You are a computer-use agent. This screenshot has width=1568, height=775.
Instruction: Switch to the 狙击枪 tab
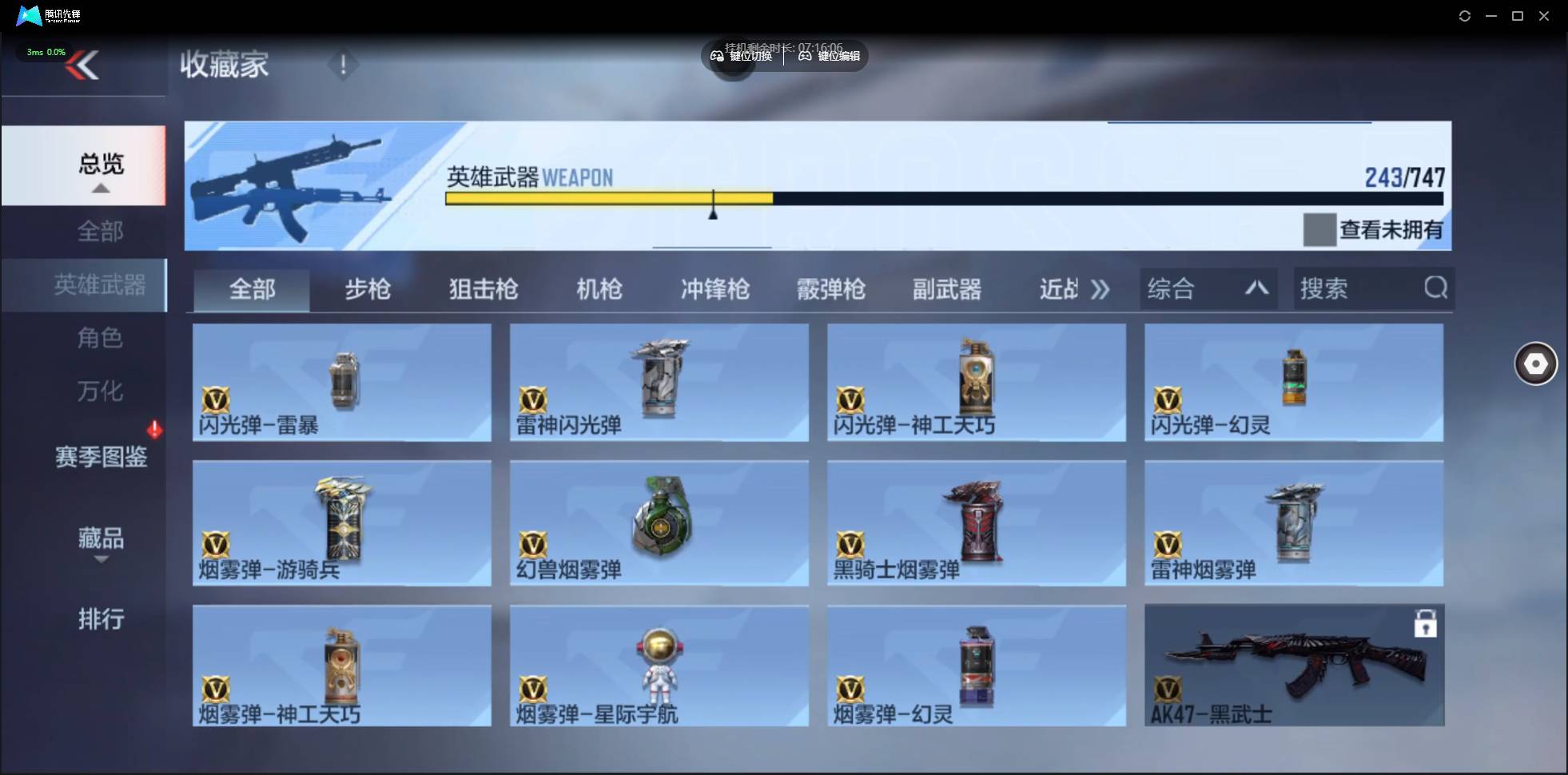pyautogui.click(x=481, y=288)
